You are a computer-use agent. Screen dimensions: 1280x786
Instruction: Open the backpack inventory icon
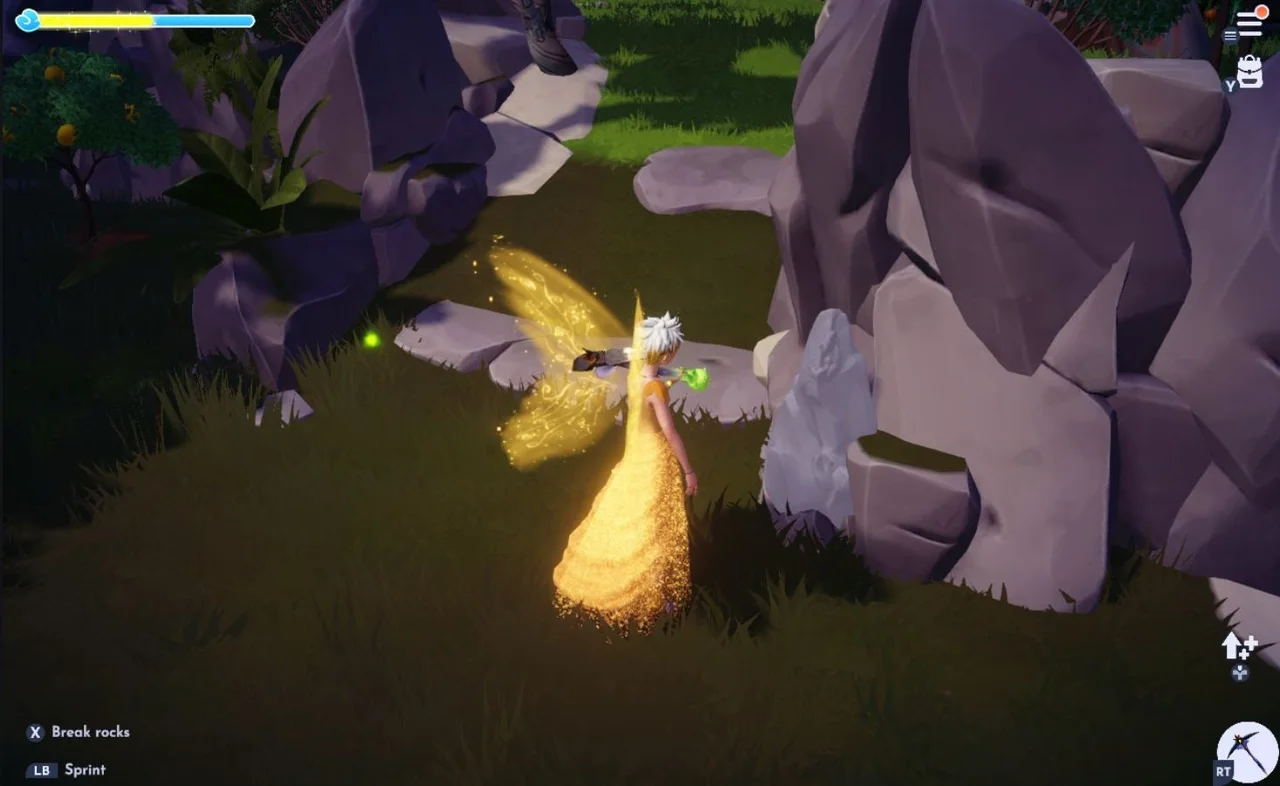[1248, 72]
